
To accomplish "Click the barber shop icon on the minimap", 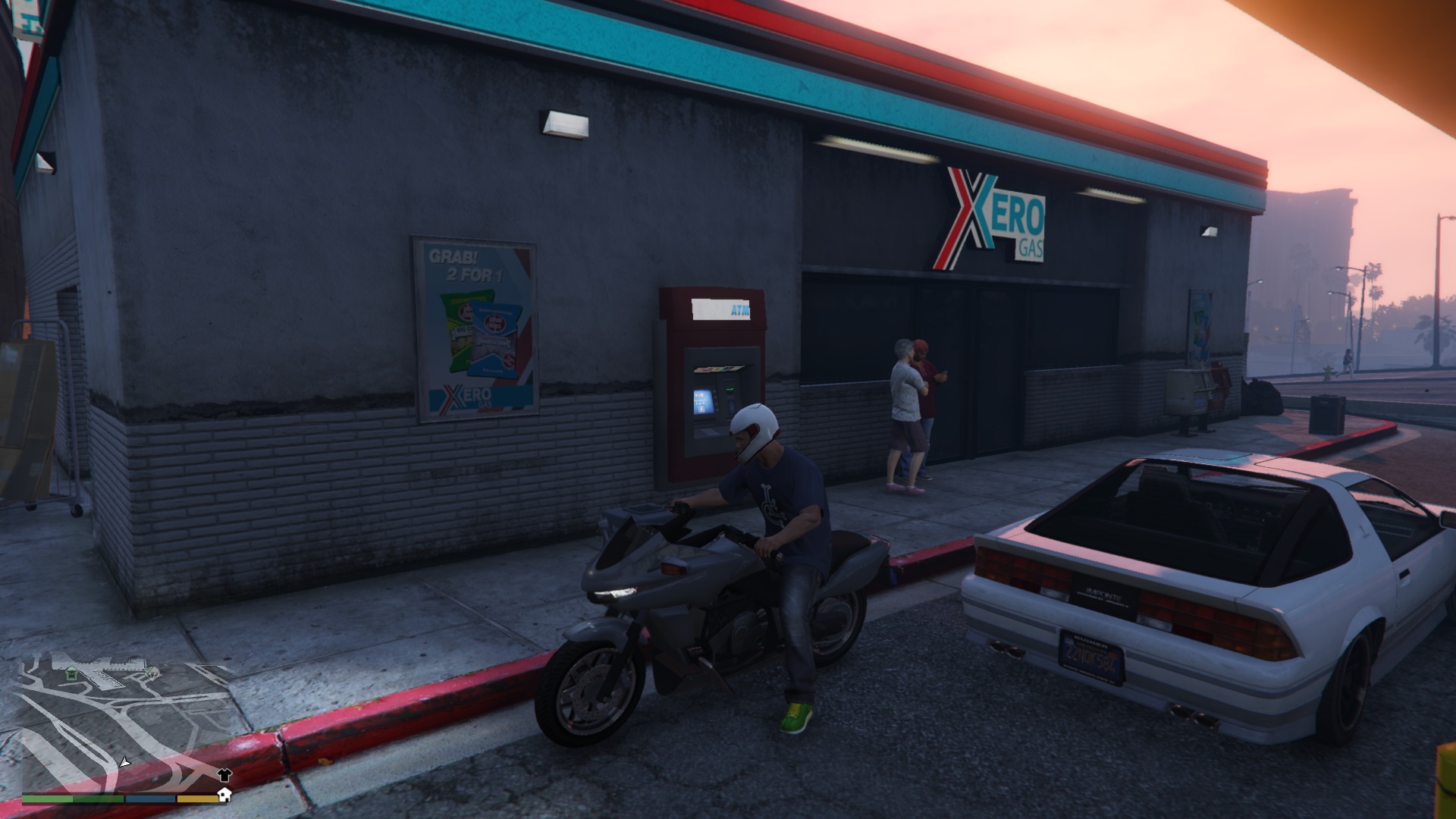I will [153, 672].
